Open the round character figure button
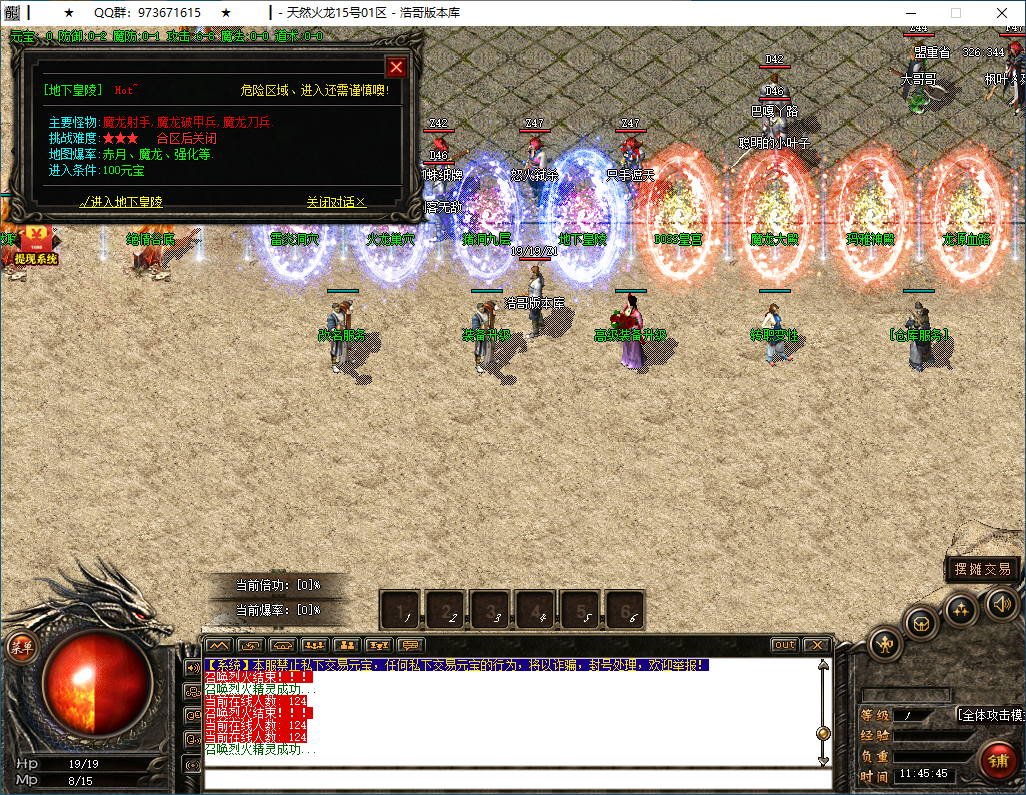1026x795 pixels. [x=886, y=643]
